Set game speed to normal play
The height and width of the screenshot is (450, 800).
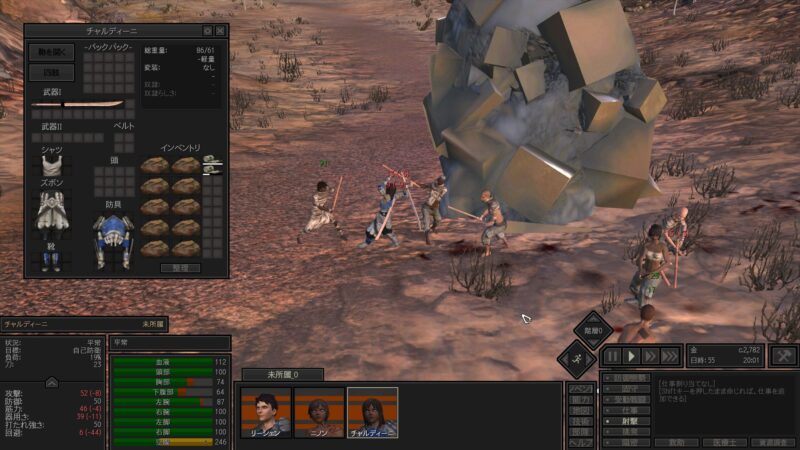coord(632,356)
